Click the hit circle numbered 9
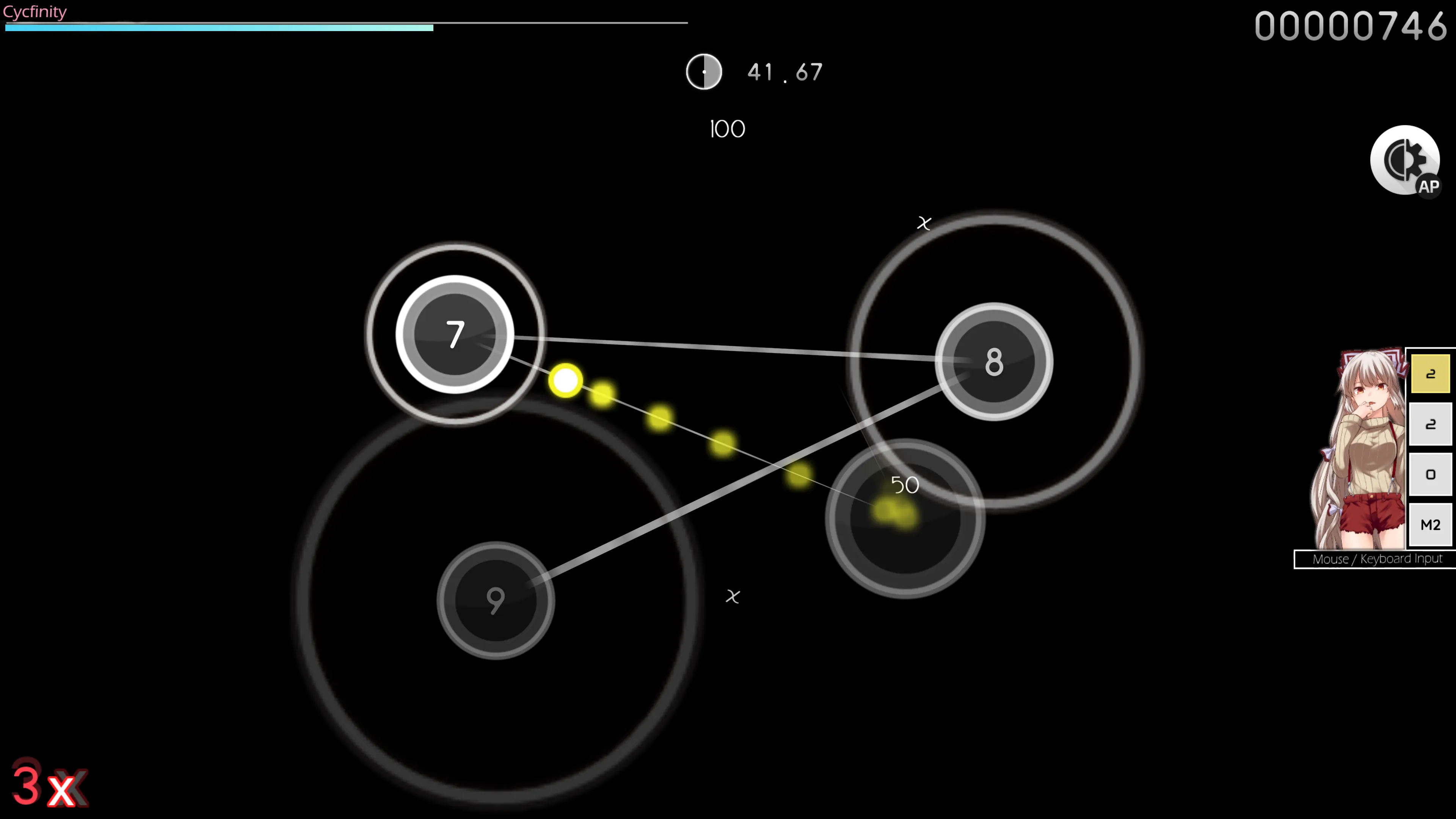This screenshot has height=819, width=1456. [x=496, y=600]
